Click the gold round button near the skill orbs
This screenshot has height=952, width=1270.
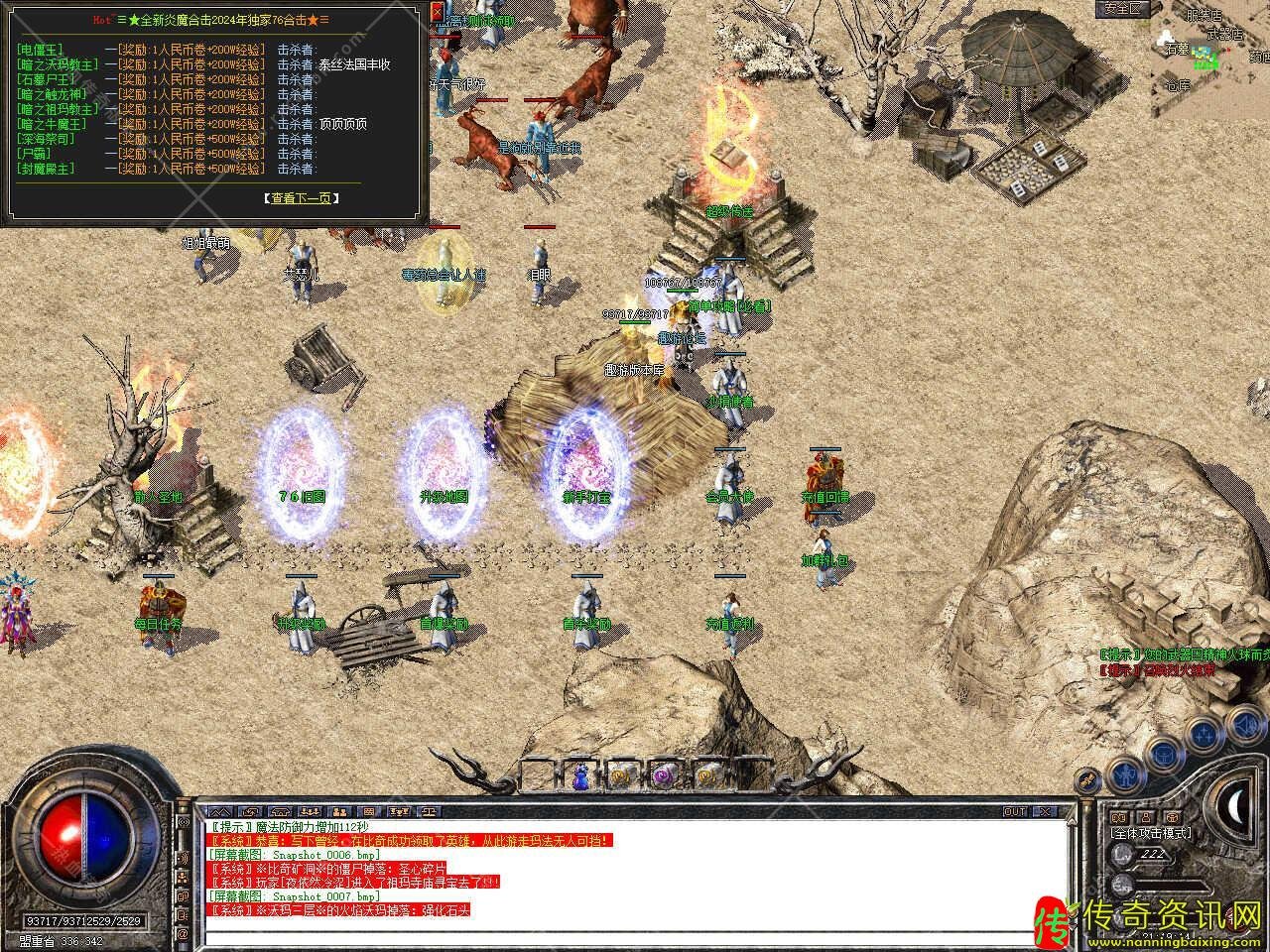pyautogui.click(x=1088, y=780)
